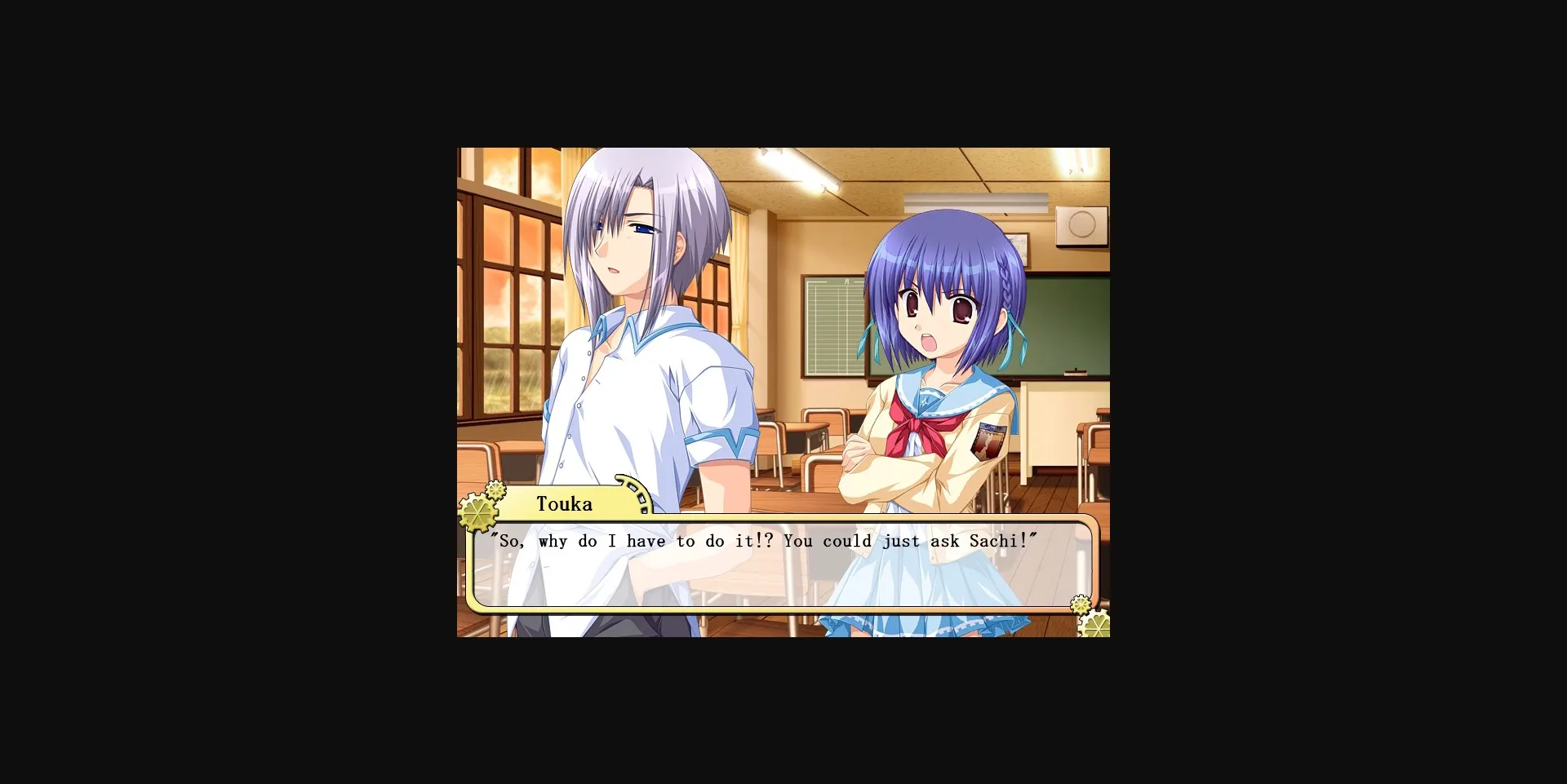The height and width of the screenshot is (784, 1567).
Task: Select the Touka name plate
Action: tap(566, 504)
